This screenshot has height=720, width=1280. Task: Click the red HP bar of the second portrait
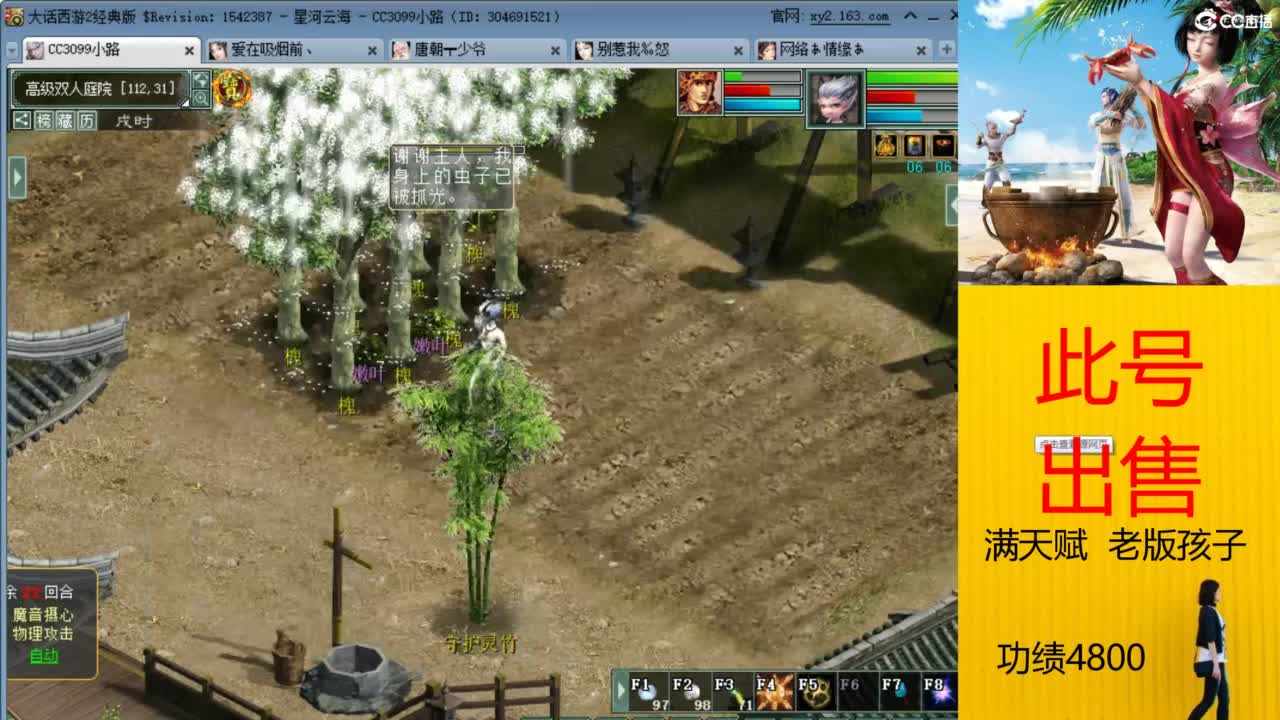890,96
